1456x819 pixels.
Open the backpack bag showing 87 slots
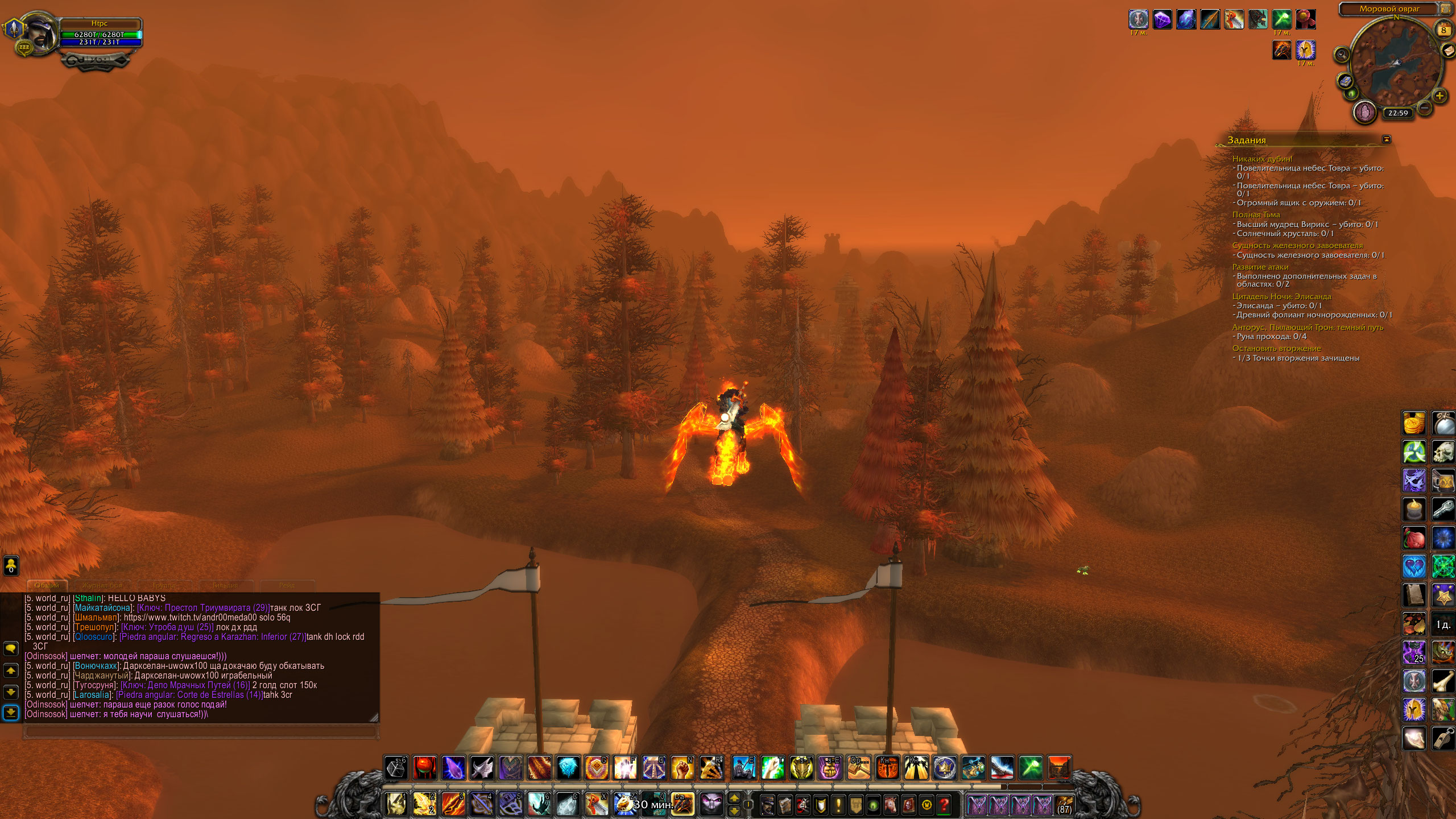(x=1064, y=805)
